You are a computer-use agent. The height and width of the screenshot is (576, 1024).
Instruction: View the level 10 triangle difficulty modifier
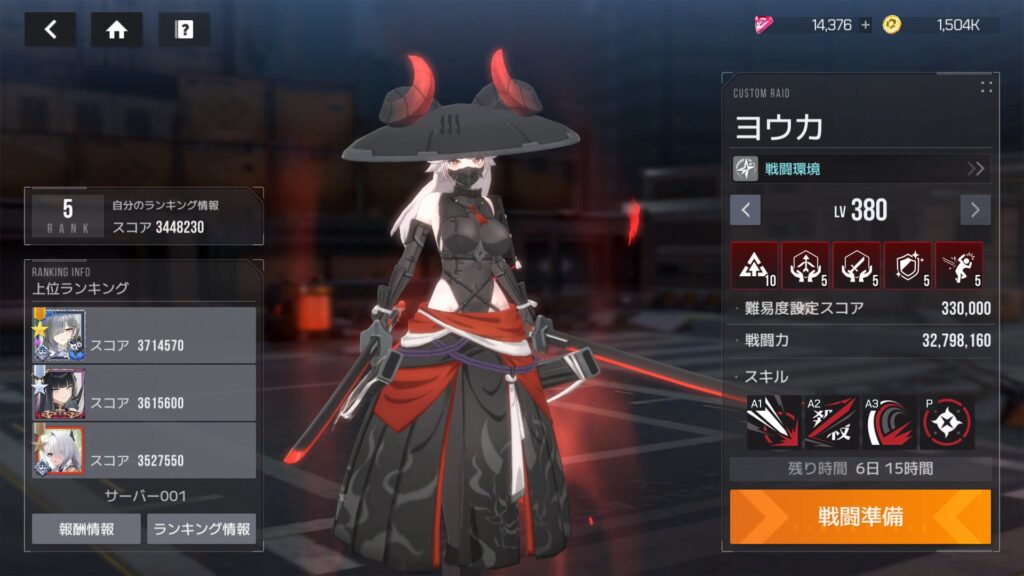(755, 265)
